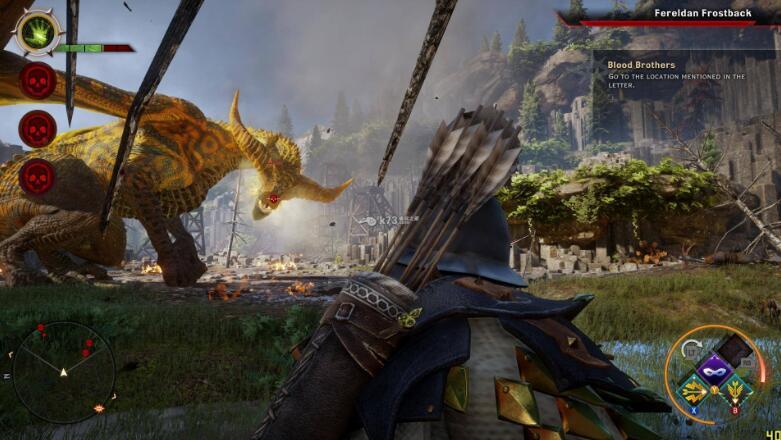781x440 pixels.
Task: Open the Blood Brothers quest tracker
Action: 641,65
